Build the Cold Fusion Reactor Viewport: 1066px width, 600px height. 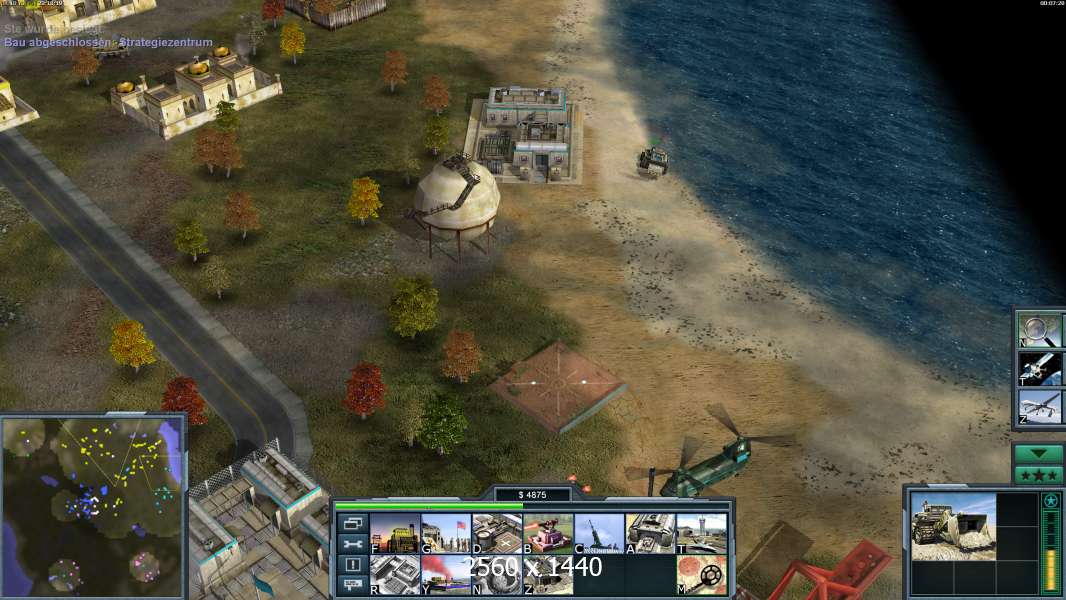(x=395, y=533)
